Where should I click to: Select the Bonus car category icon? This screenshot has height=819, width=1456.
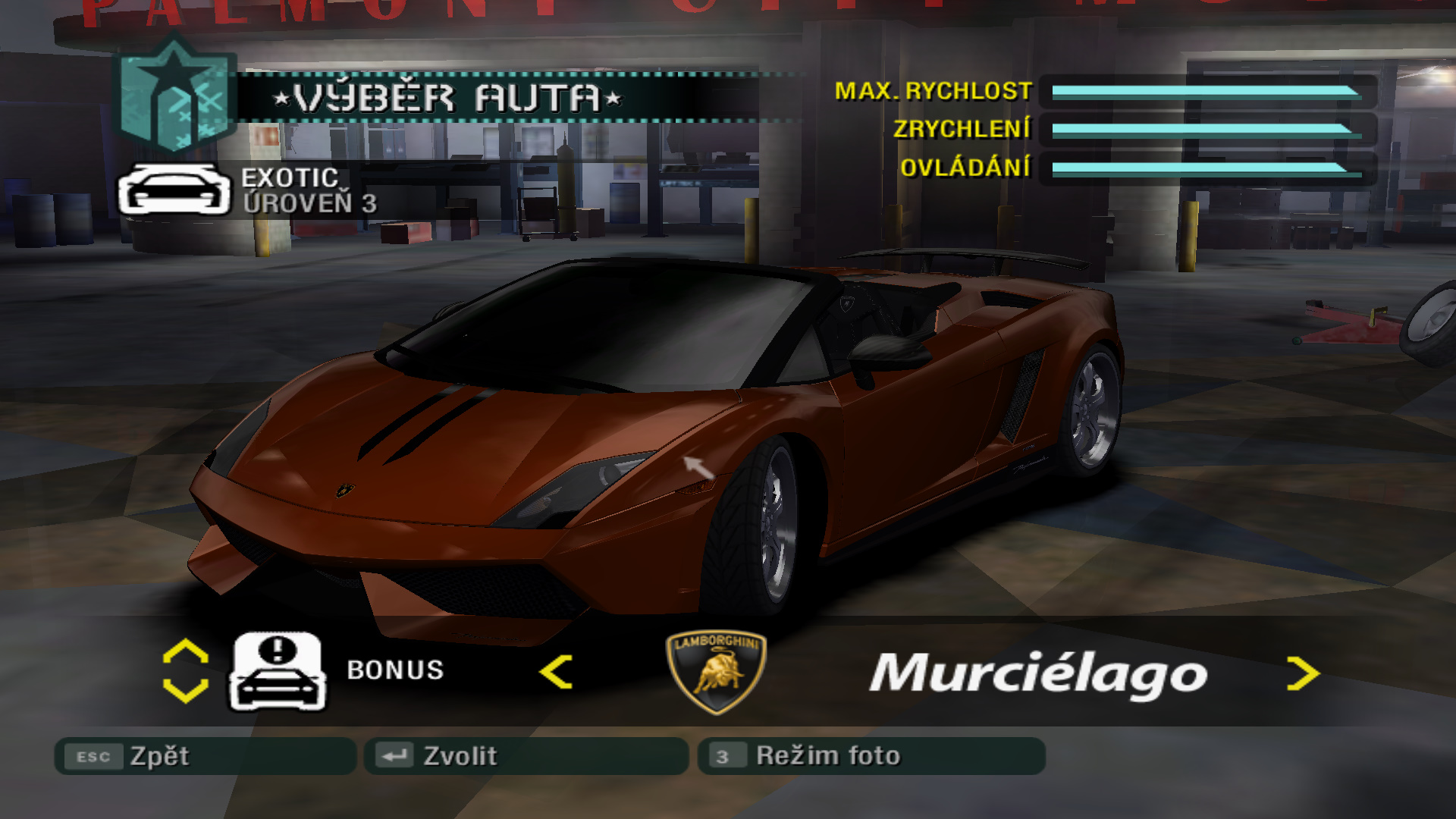(278, 672)
